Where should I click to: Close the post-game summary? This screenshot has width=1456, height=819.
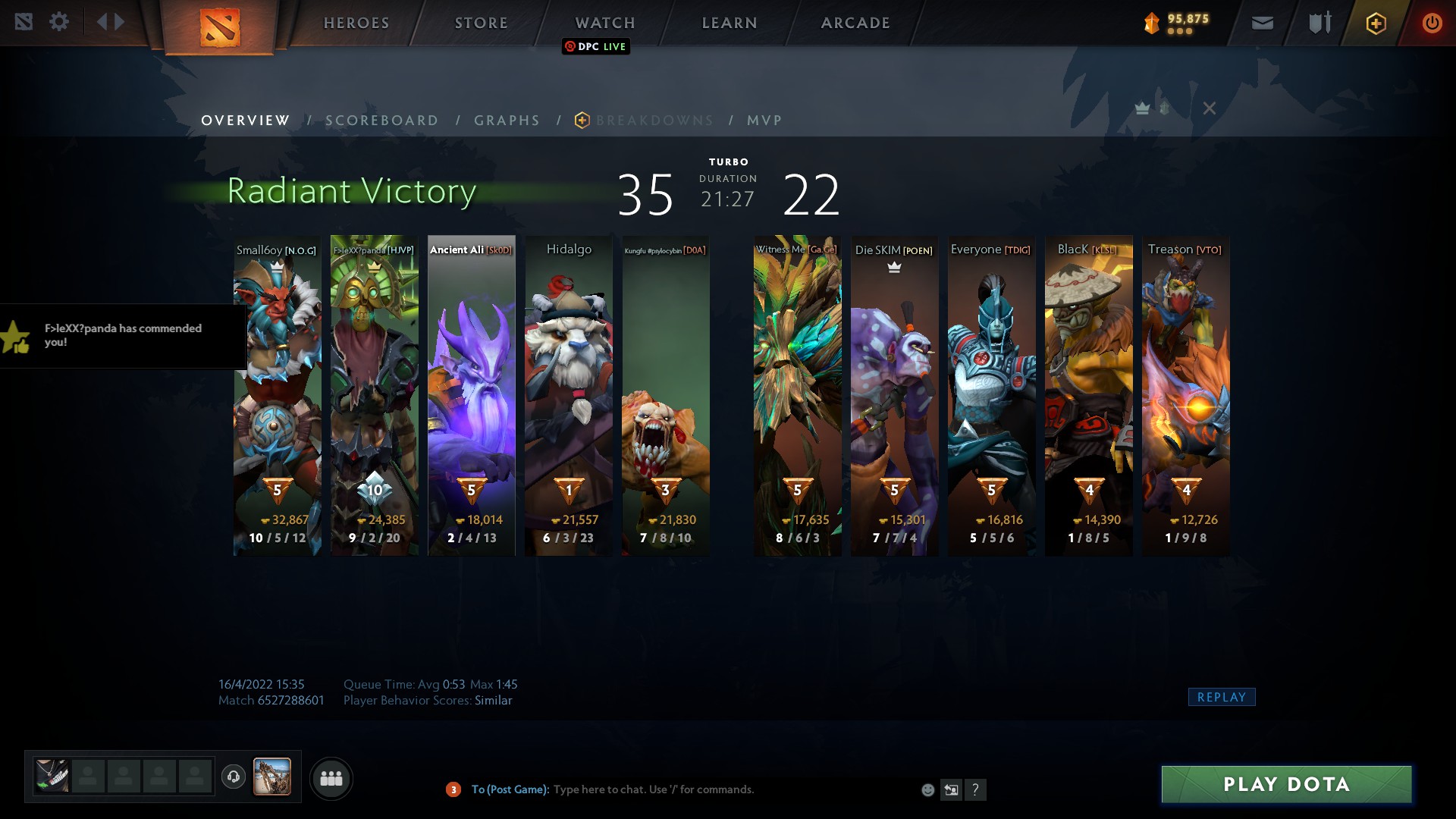click(x=1210, y=108)
